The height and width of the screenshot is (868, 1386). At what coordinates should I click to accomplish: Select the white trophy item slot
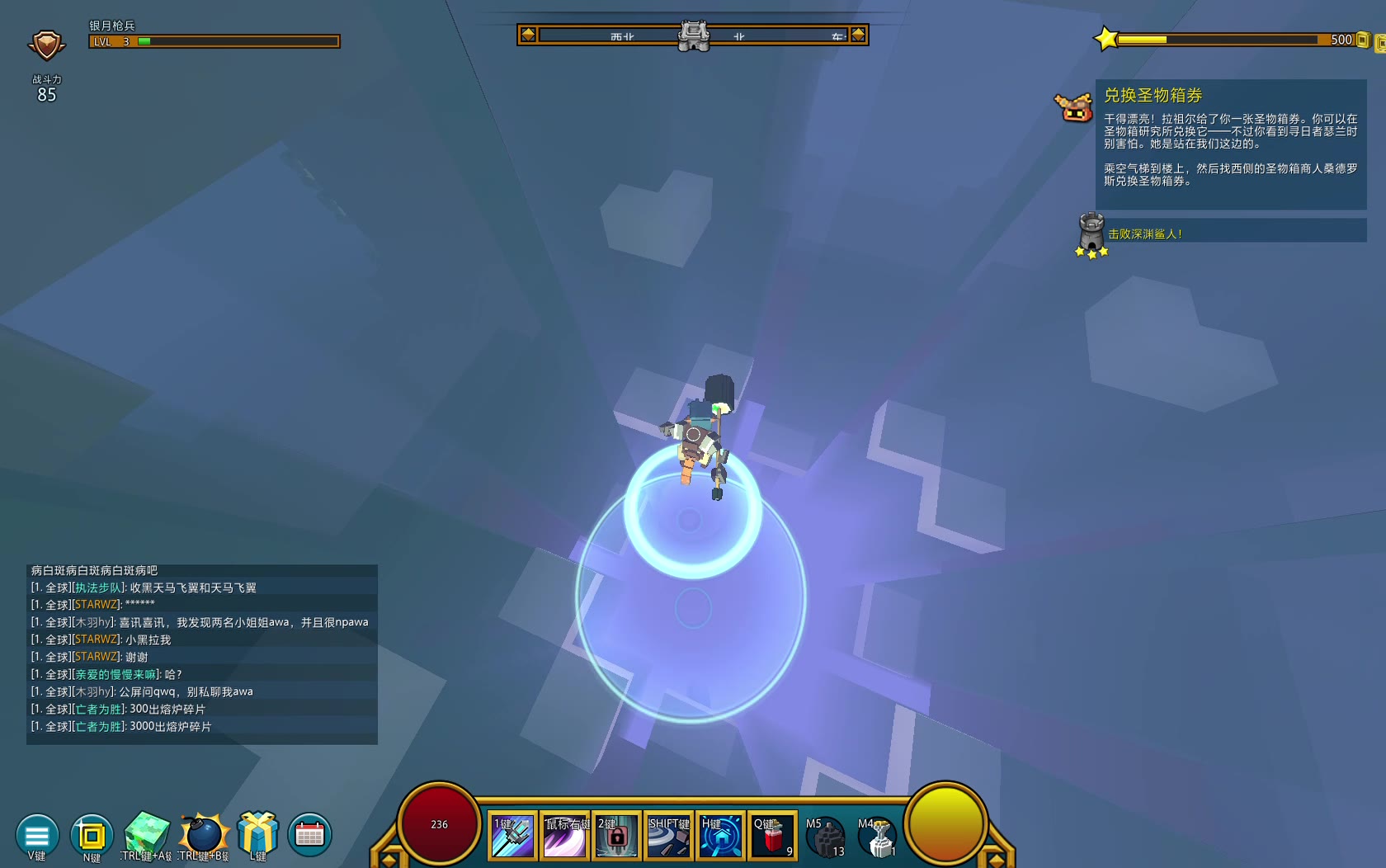click(878, 837)
